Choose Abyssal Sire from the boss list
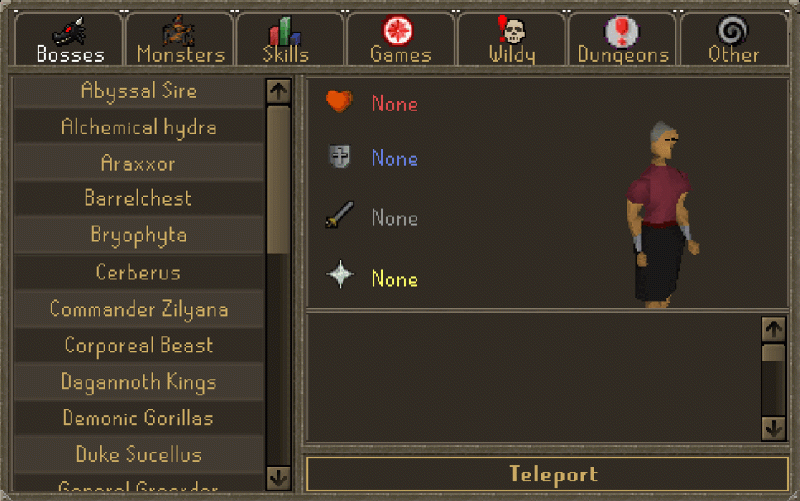The width and height of the screenshot is (800, 501). [x=138, y=91]
